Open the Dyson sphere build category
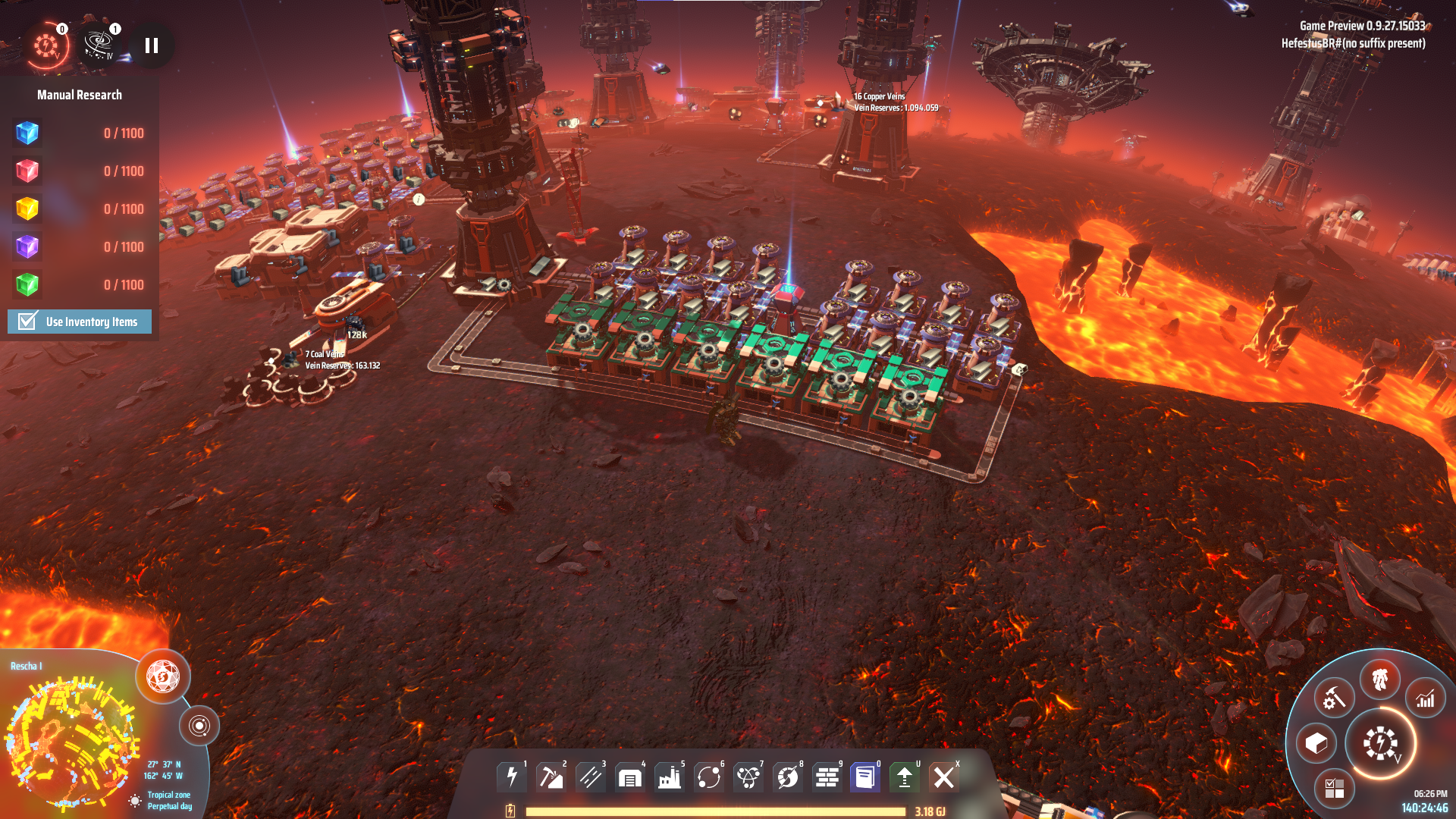 click(x=788, y=777)
